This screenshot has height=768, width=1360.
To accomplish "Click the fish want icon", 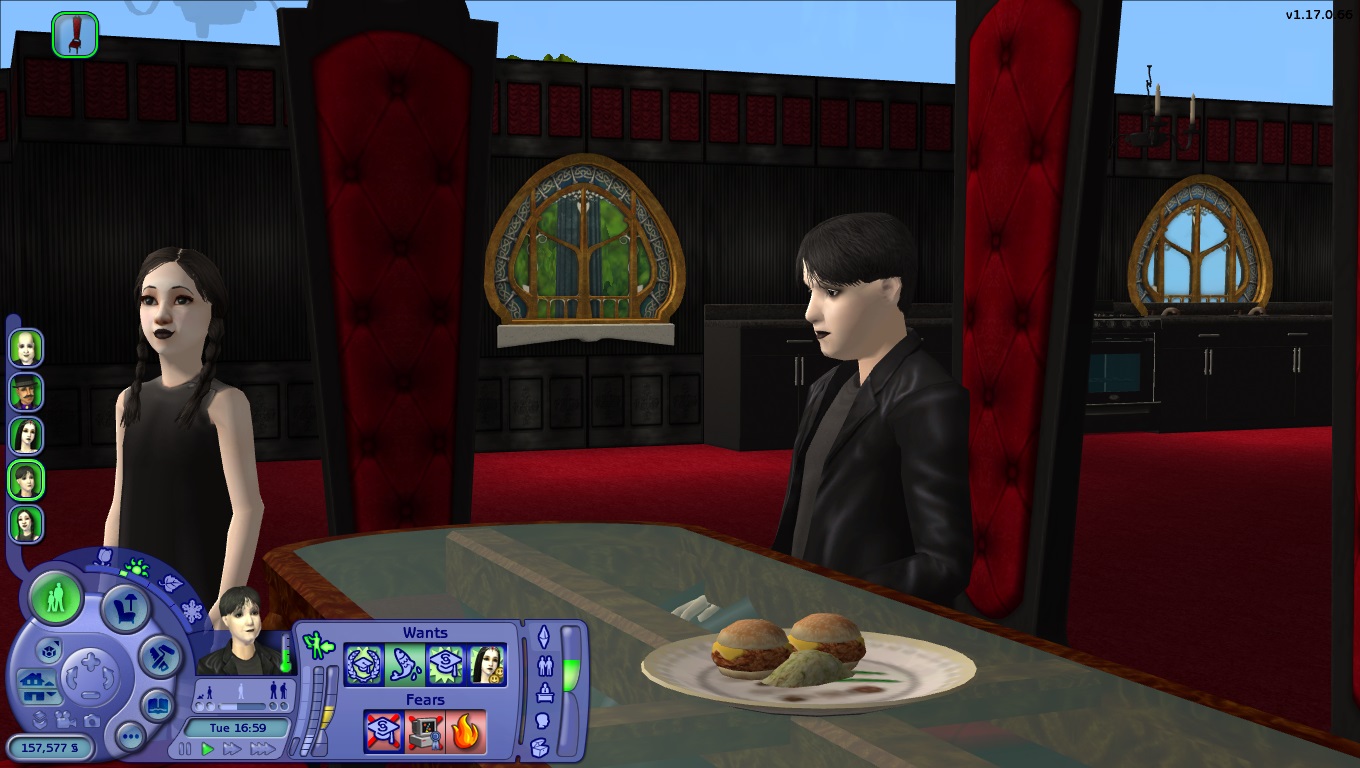I will tap(403, 665).
